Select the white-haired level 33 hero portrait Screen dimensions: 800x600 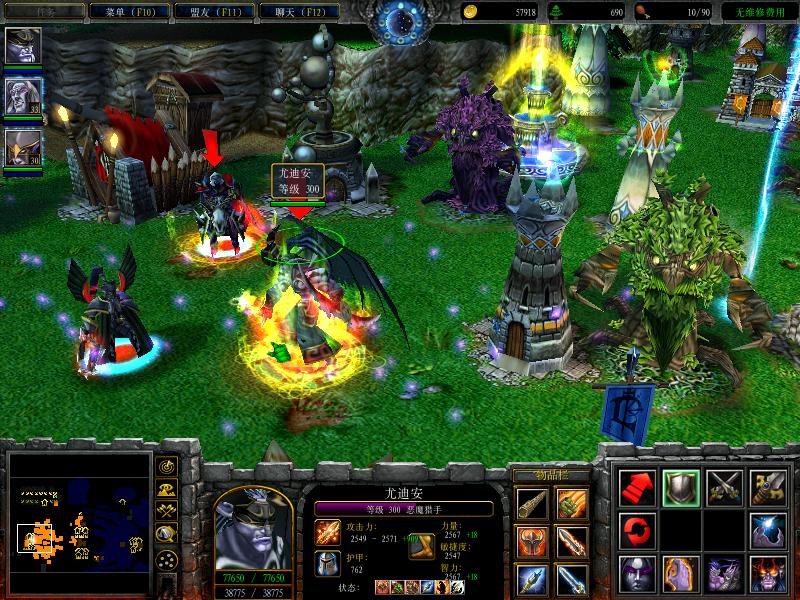pyautogui.click(x=19, y=95)
